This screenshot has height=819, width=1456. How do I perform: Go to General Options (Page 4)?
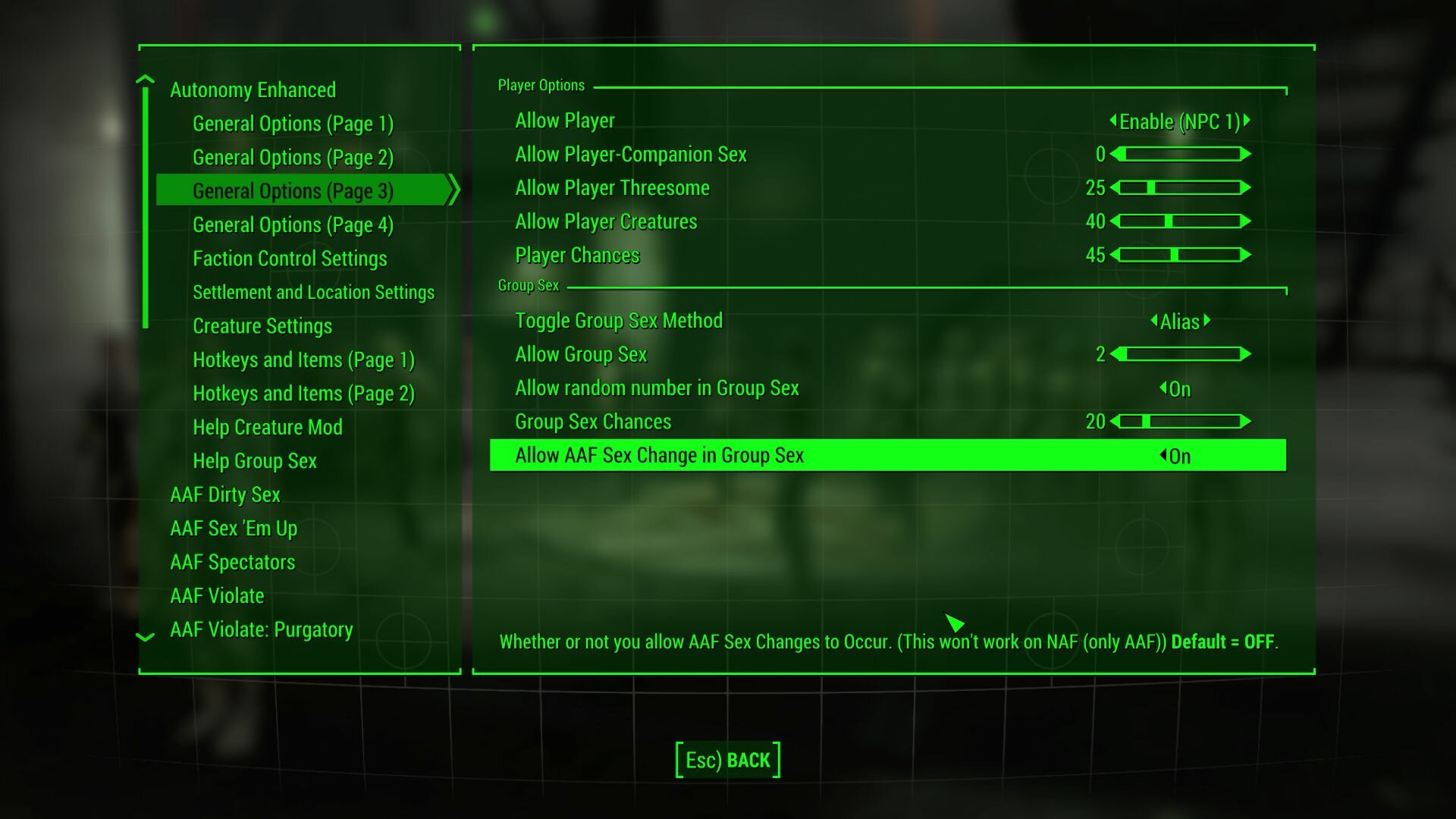click(x=293, y=225)
